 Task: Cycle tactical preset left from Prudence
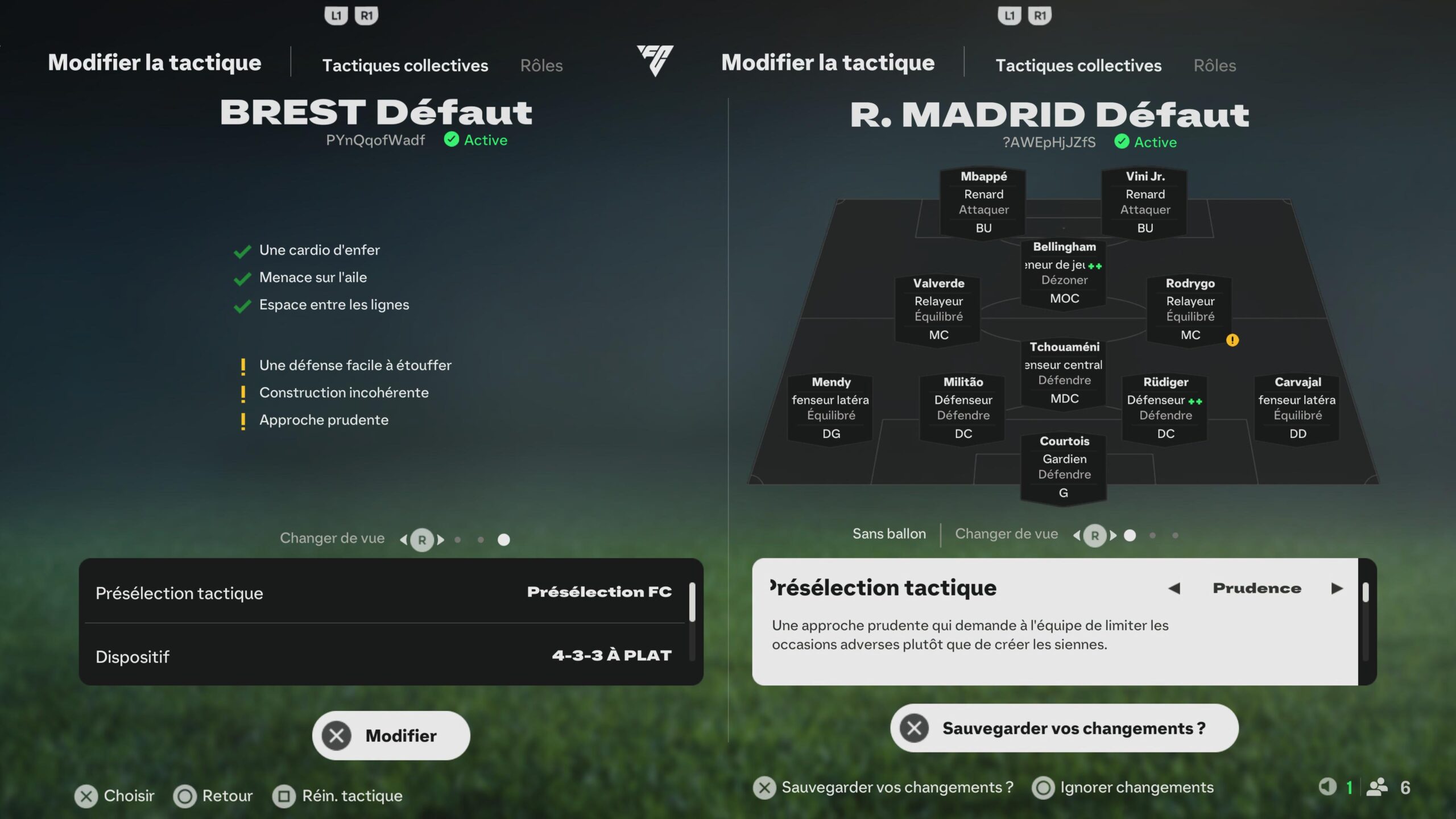click(1174, 588)
